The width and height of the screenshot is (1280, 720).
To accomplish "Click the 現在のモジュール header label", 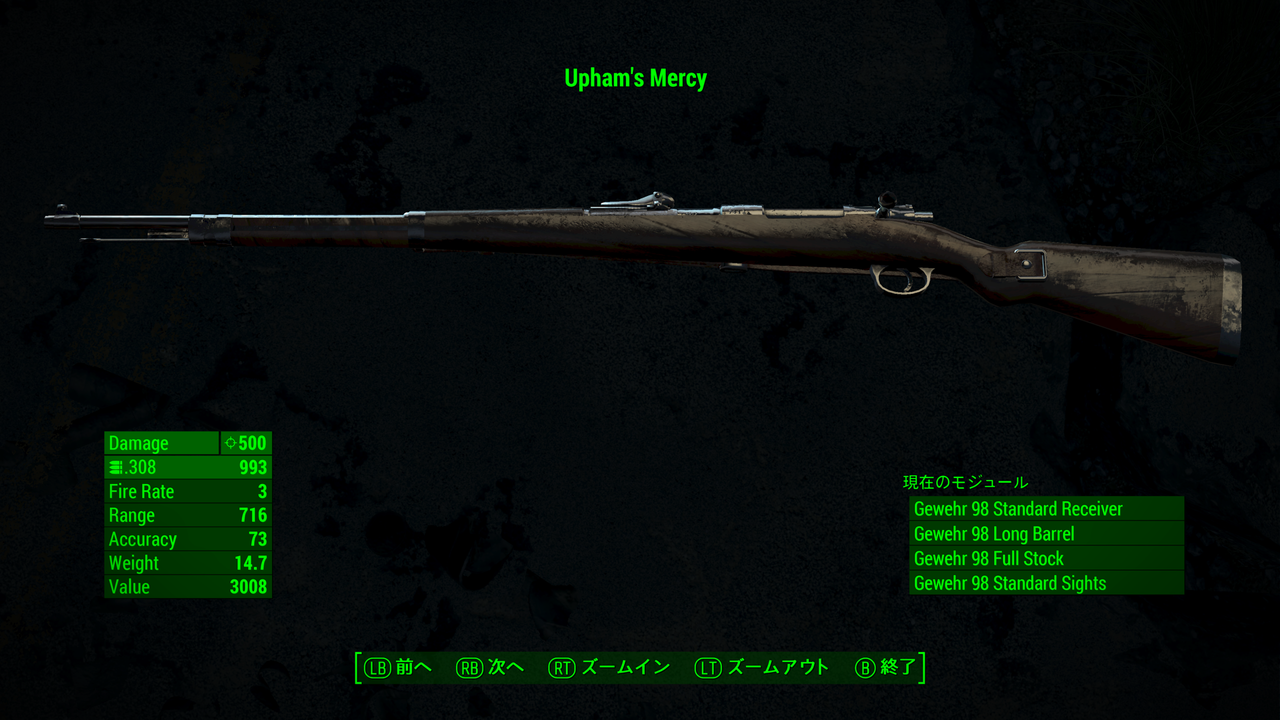I will tap(963, 482).
